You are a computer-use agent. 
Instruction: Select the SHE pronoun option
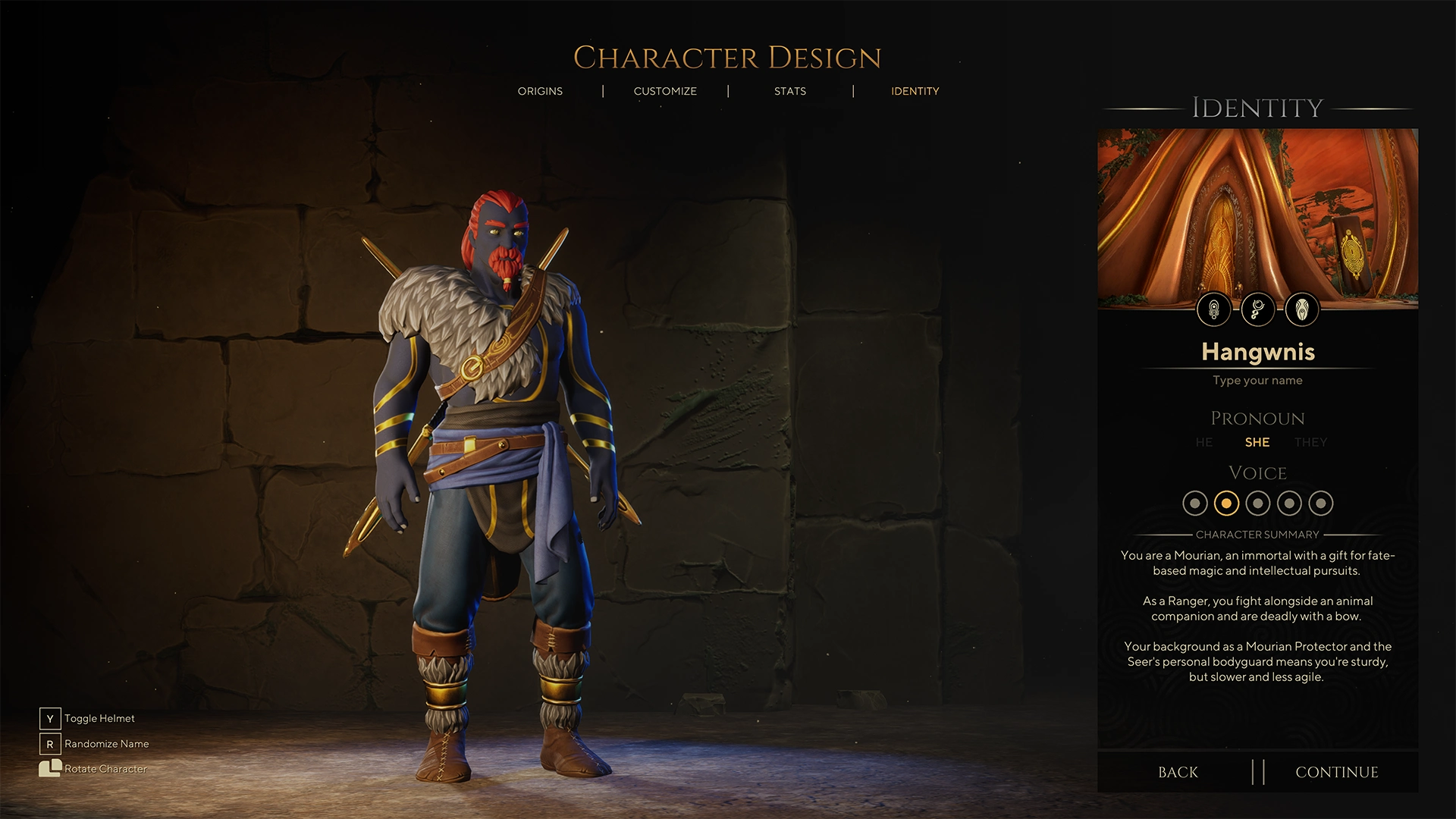coord(1257,442)
